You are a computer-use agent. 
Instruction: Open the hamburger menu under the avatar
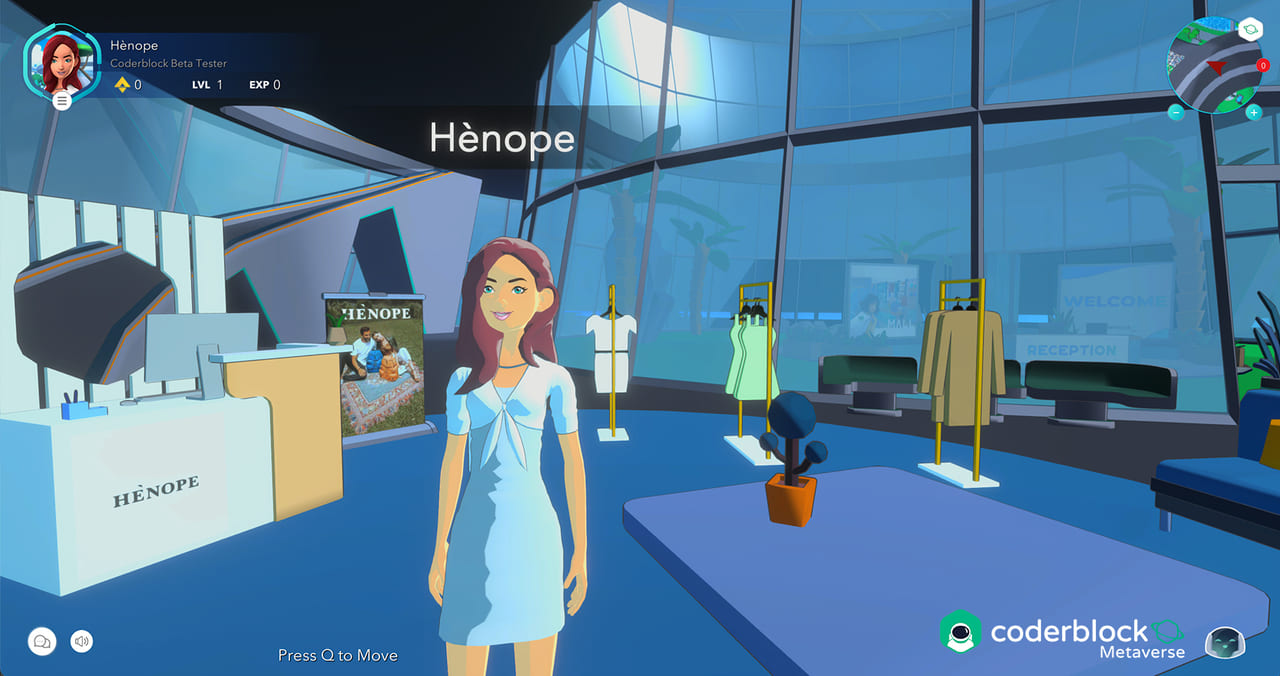click(62, 100)
